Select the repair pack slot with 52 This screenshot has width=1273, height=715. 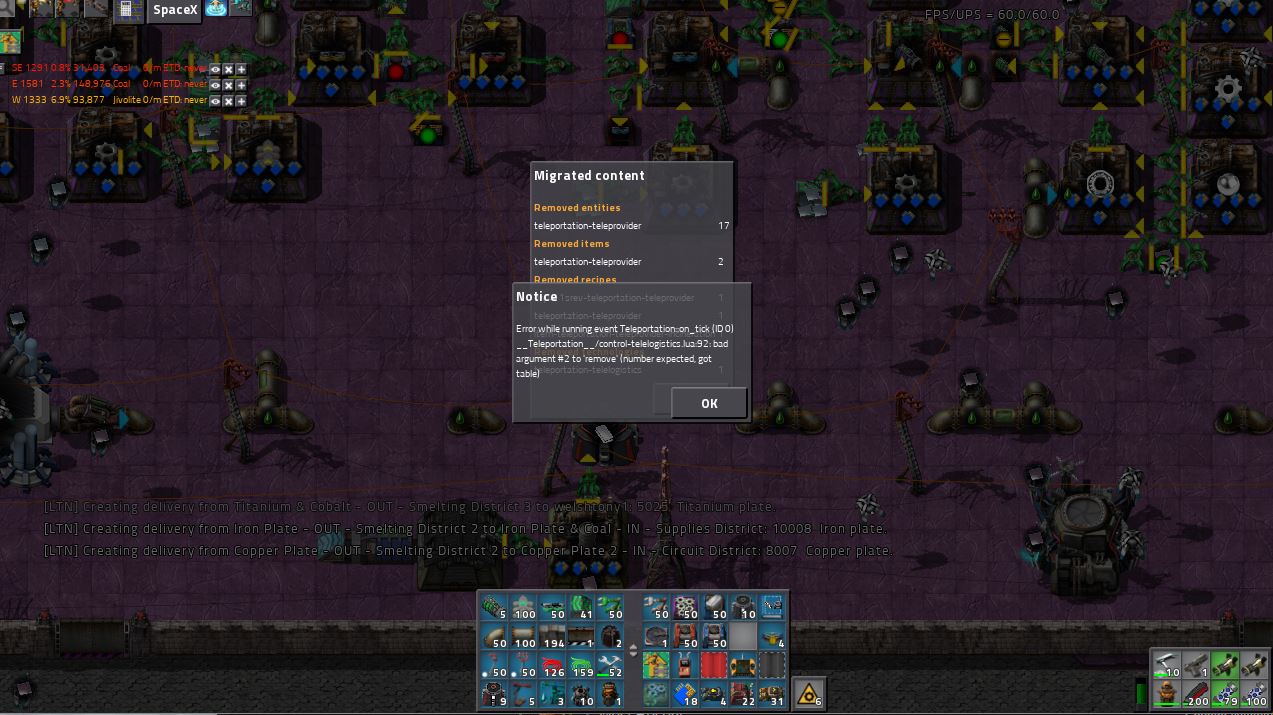pos(610,665)
